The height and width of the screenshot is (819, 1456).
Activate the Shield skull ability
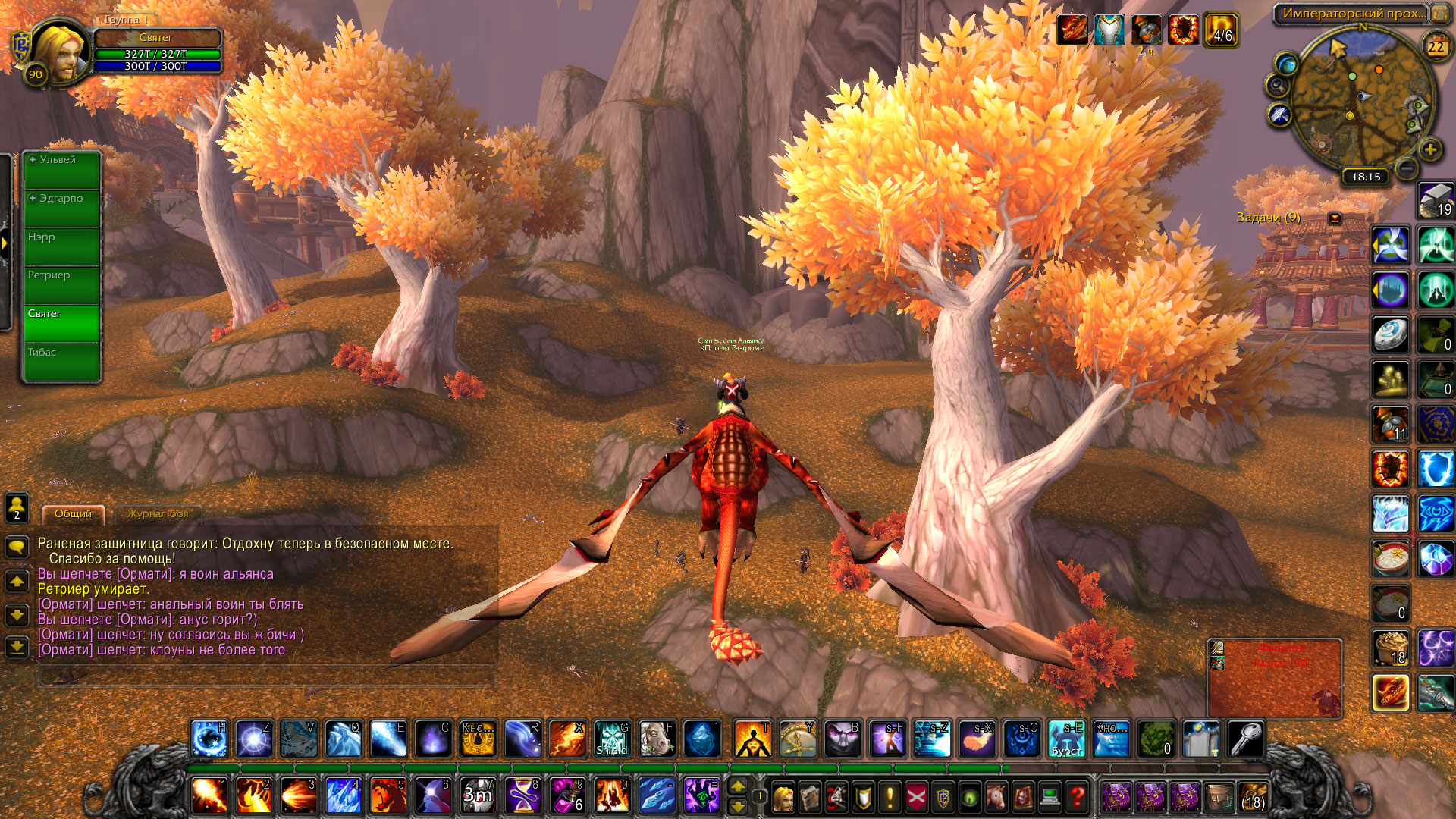click(611, 739)
